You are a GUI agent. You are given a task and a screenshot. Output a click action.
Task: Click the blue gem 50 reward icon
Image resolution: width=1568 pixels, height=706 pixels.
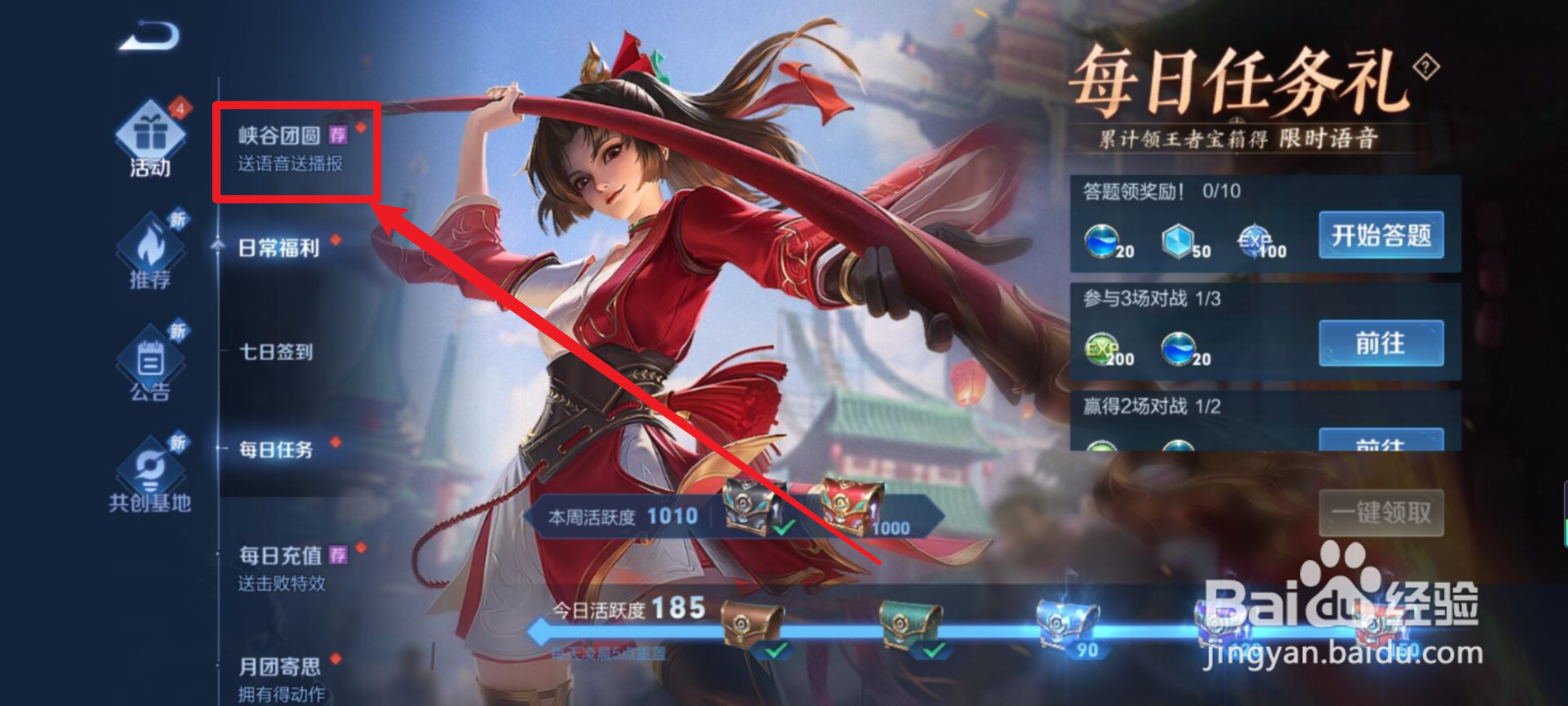[1177, 241]
